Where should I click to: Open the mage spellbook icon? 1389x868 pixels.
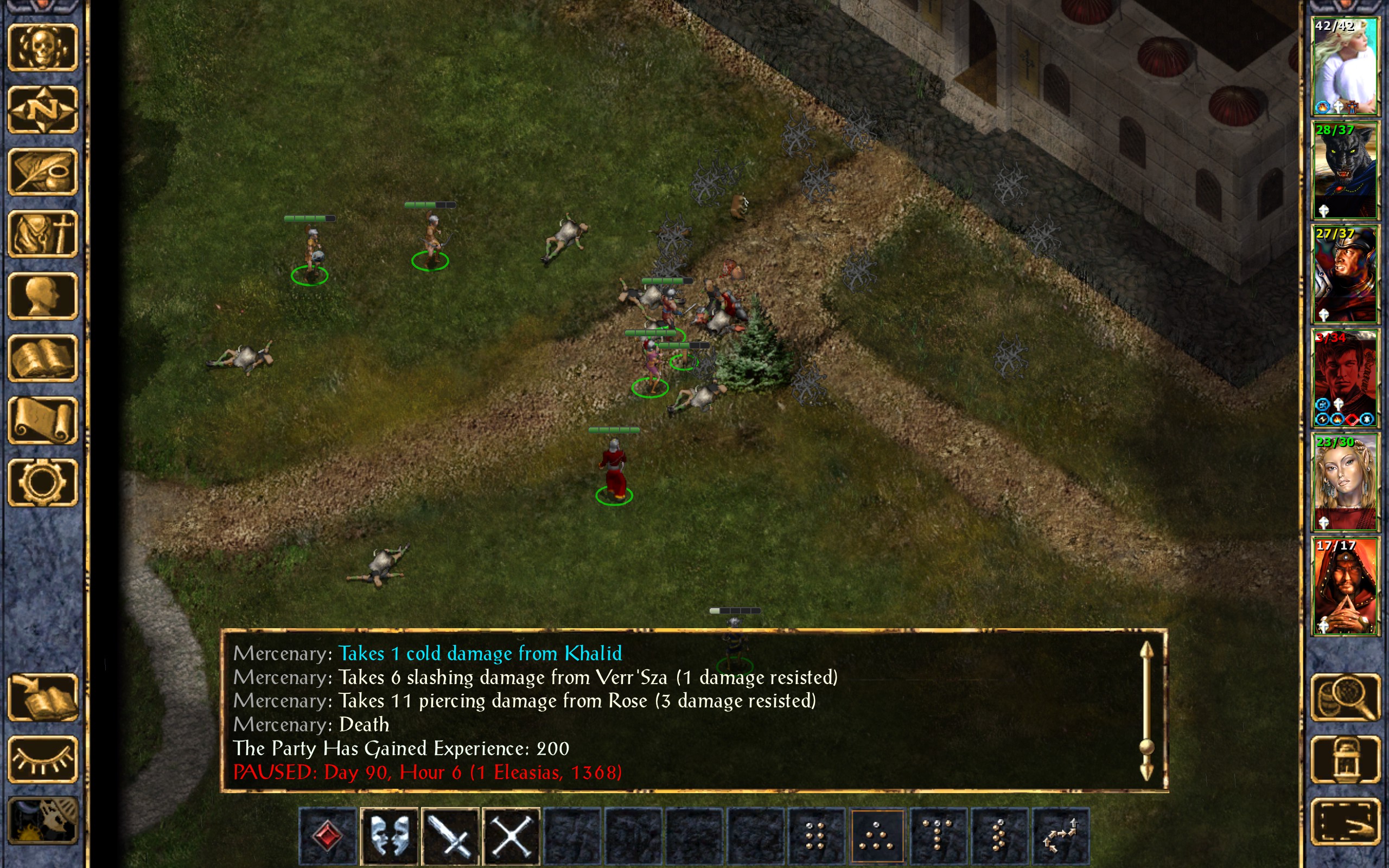[x=42, y=358]
